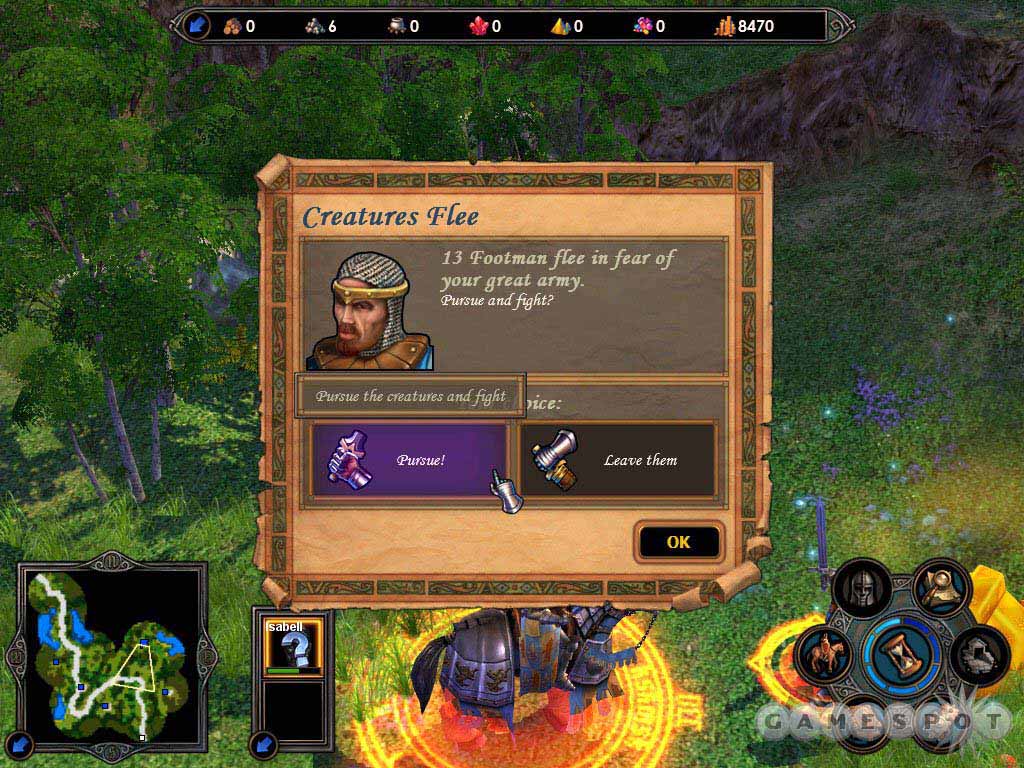Select the Leave them option

pos(617,460)
